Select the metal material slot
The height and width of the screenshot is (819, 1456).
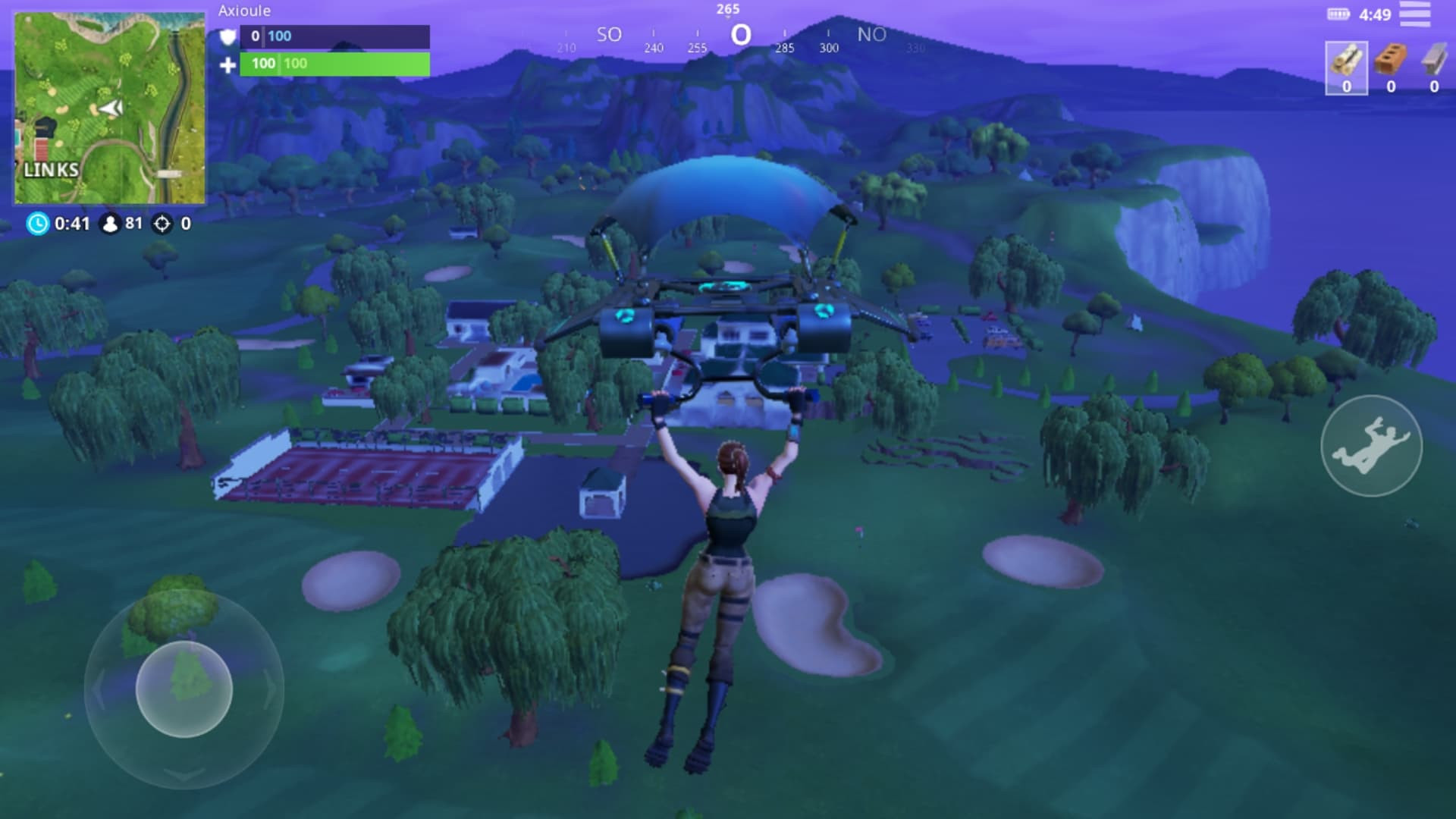pos(1433,67)
